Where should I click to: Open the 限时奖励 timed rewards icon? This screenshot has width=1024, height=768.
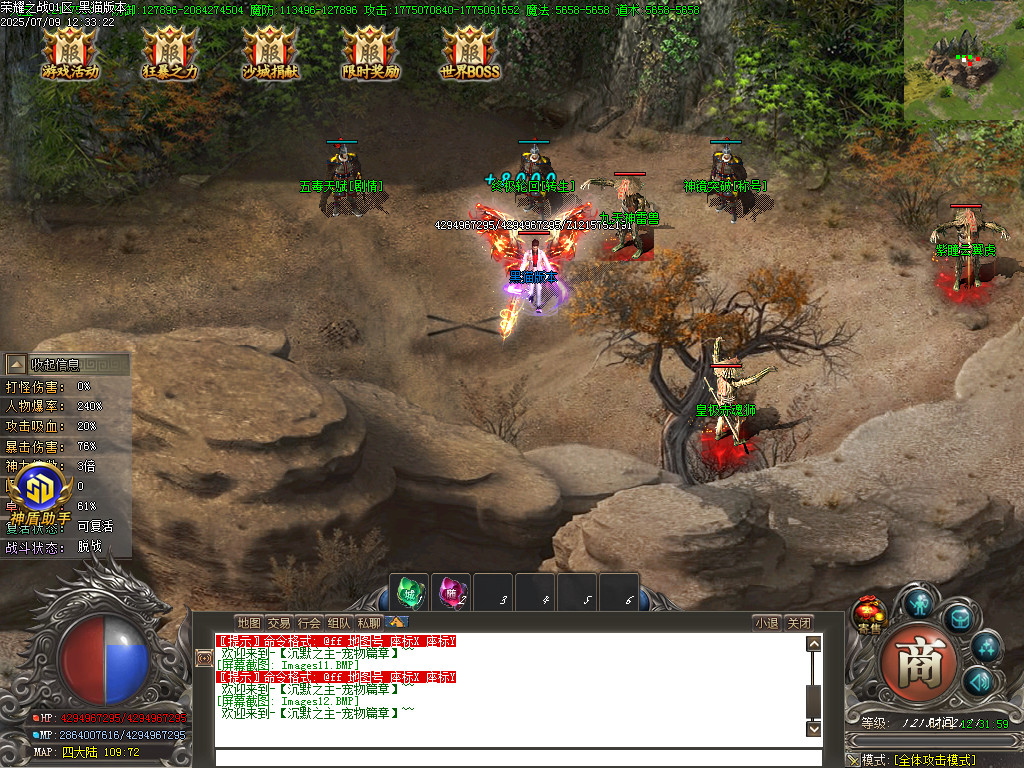(x=370, y=52)
